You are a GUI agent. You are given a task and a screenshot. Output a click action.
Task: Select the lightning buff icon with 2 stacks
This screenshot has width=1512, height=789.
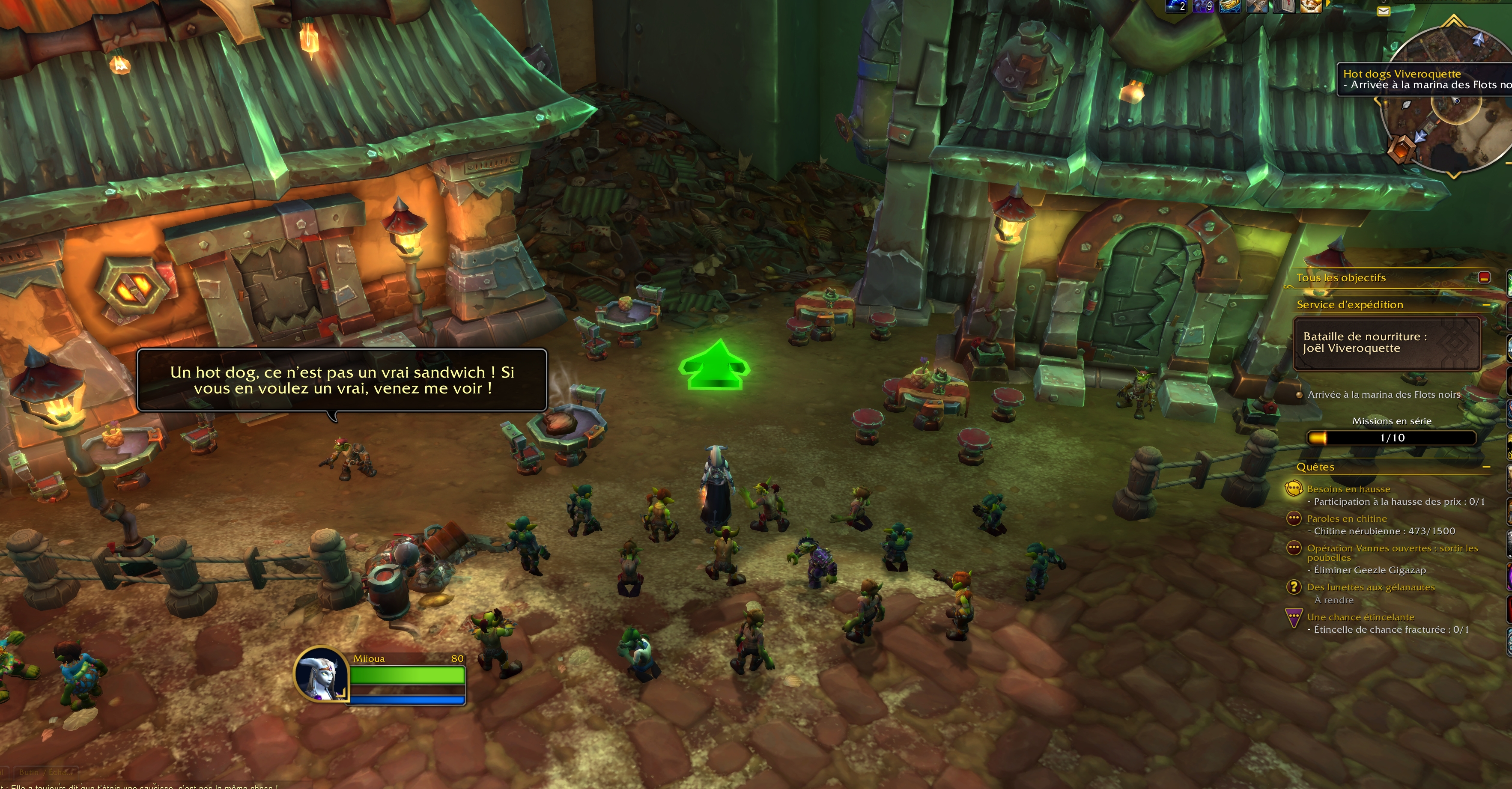(1176, 5)
